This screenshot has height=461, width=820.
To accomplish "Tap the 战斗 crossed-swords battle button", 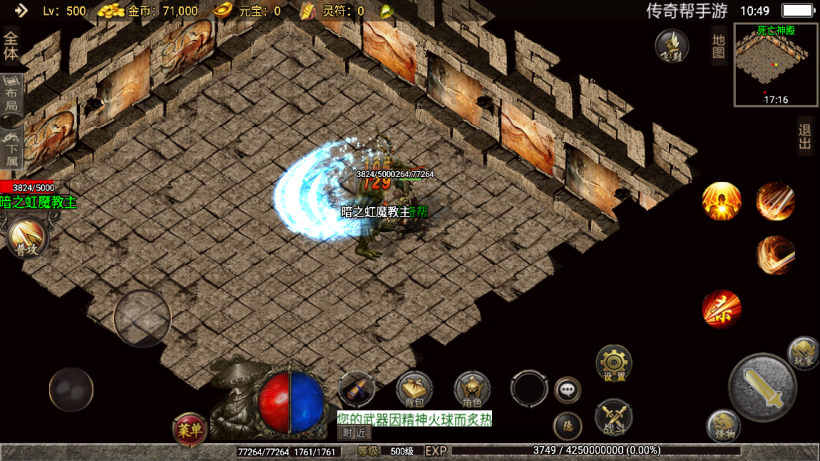I will click(x=613, y=416).
